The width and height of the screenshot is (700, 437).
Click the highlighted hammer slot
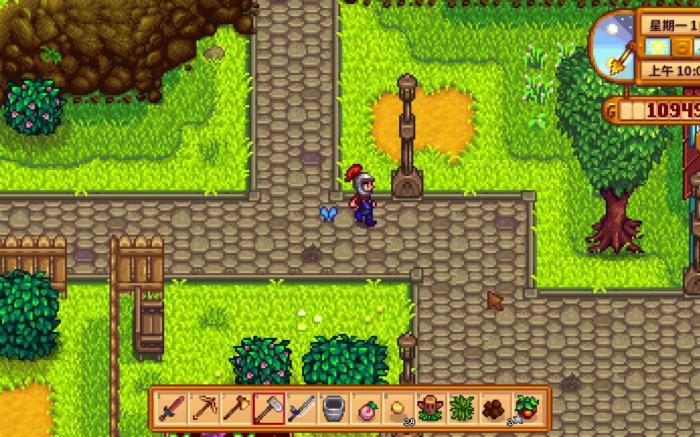click(268, 408)
